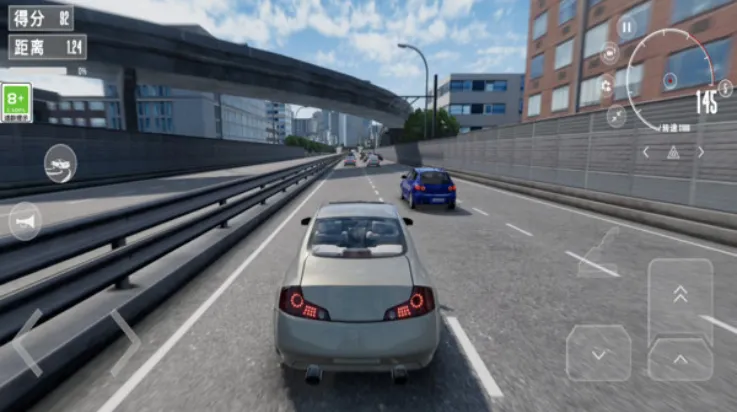Steer left with the left arrow
This screenshot has width=737, height=412.
pos(28,342)
